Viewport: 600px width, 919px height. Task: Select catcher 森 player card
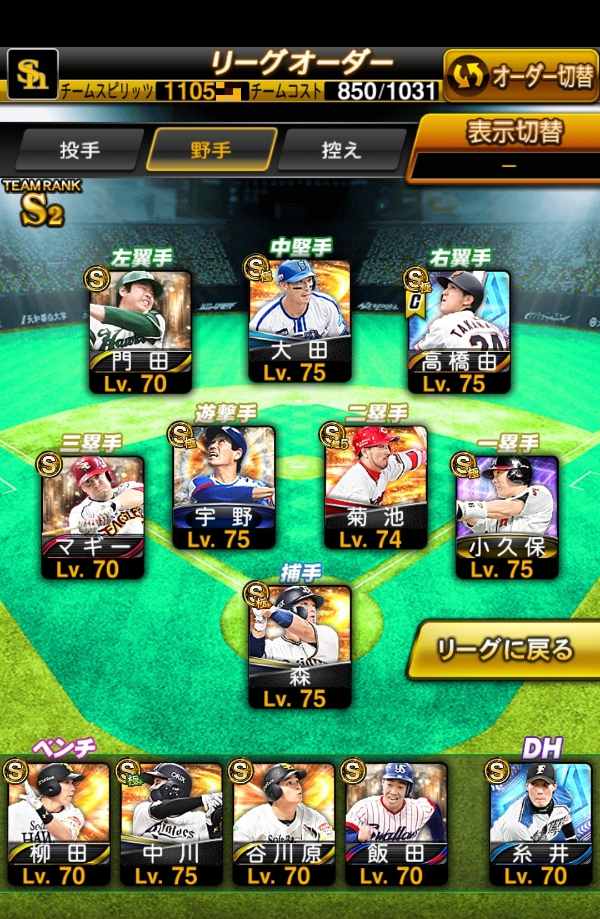tap(299, 646)
